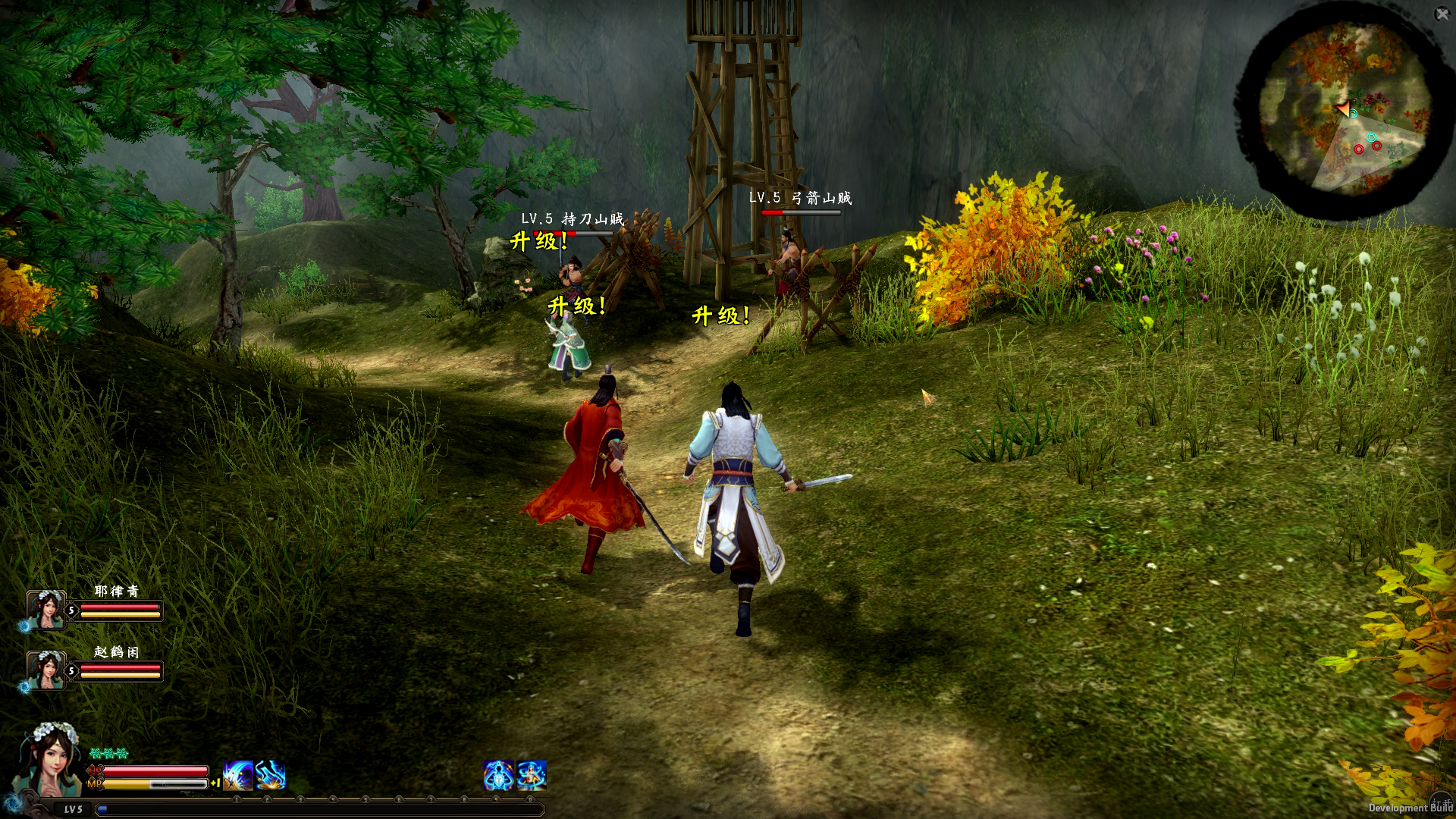Screen dimensions: 1456x819
Task: Select party member 赵鹤闲's portrait
Action: click(45, 670)
